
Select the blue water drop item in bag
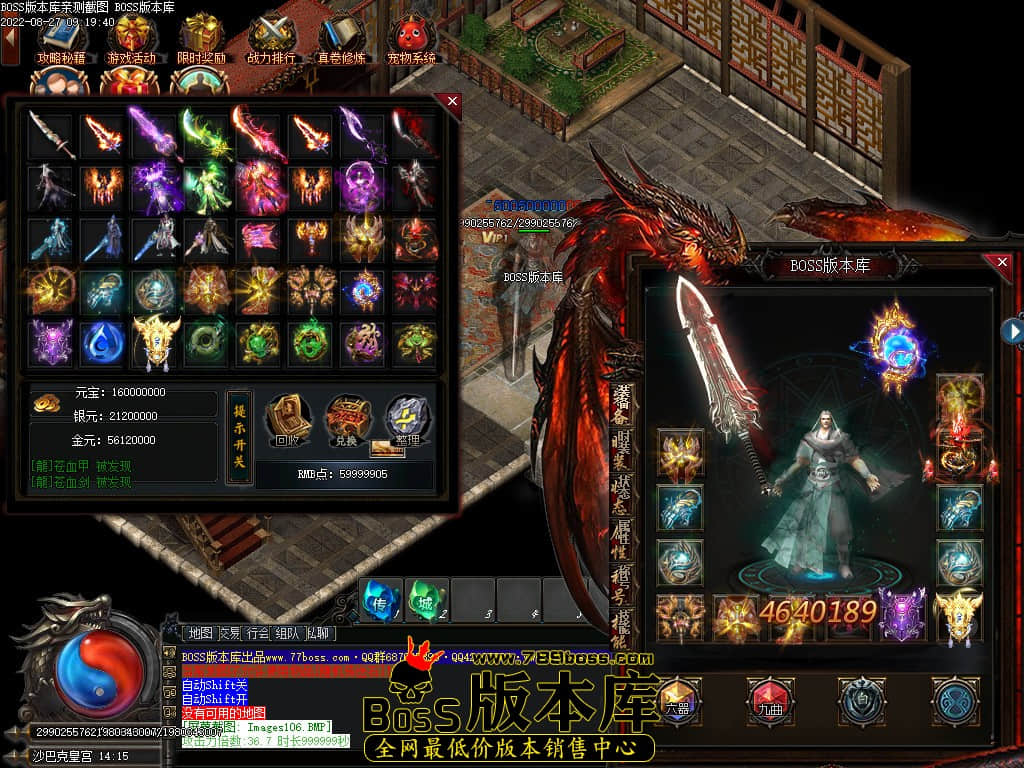pyautogui.click(x=102, y=342)
